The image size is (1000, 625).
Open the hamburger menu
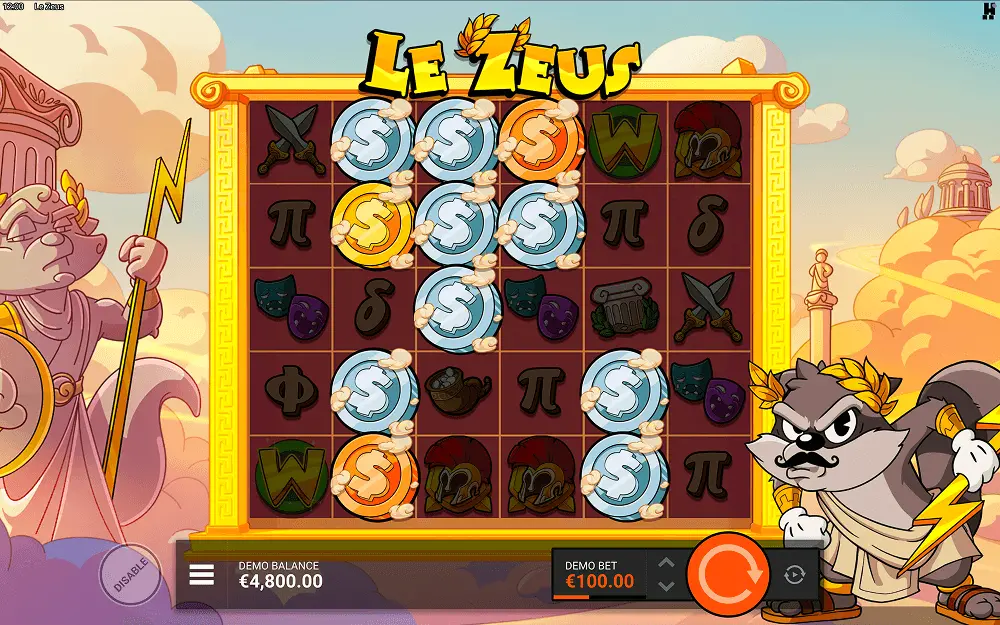click(202, 575)
